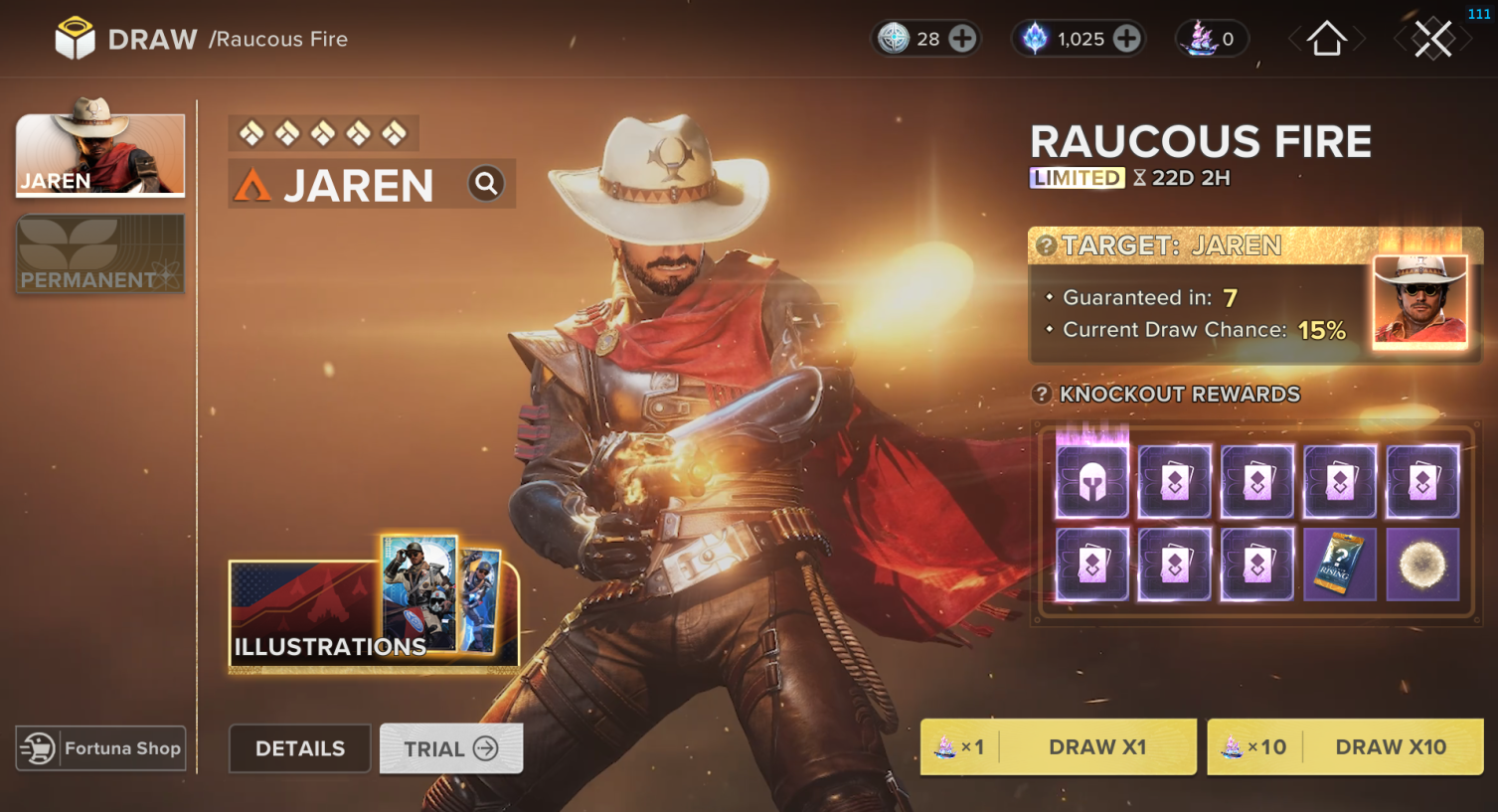Select the Jaren limited banner tab
Image resolution: width=1498 pixels, height=812 pixels.
[100, 154]
